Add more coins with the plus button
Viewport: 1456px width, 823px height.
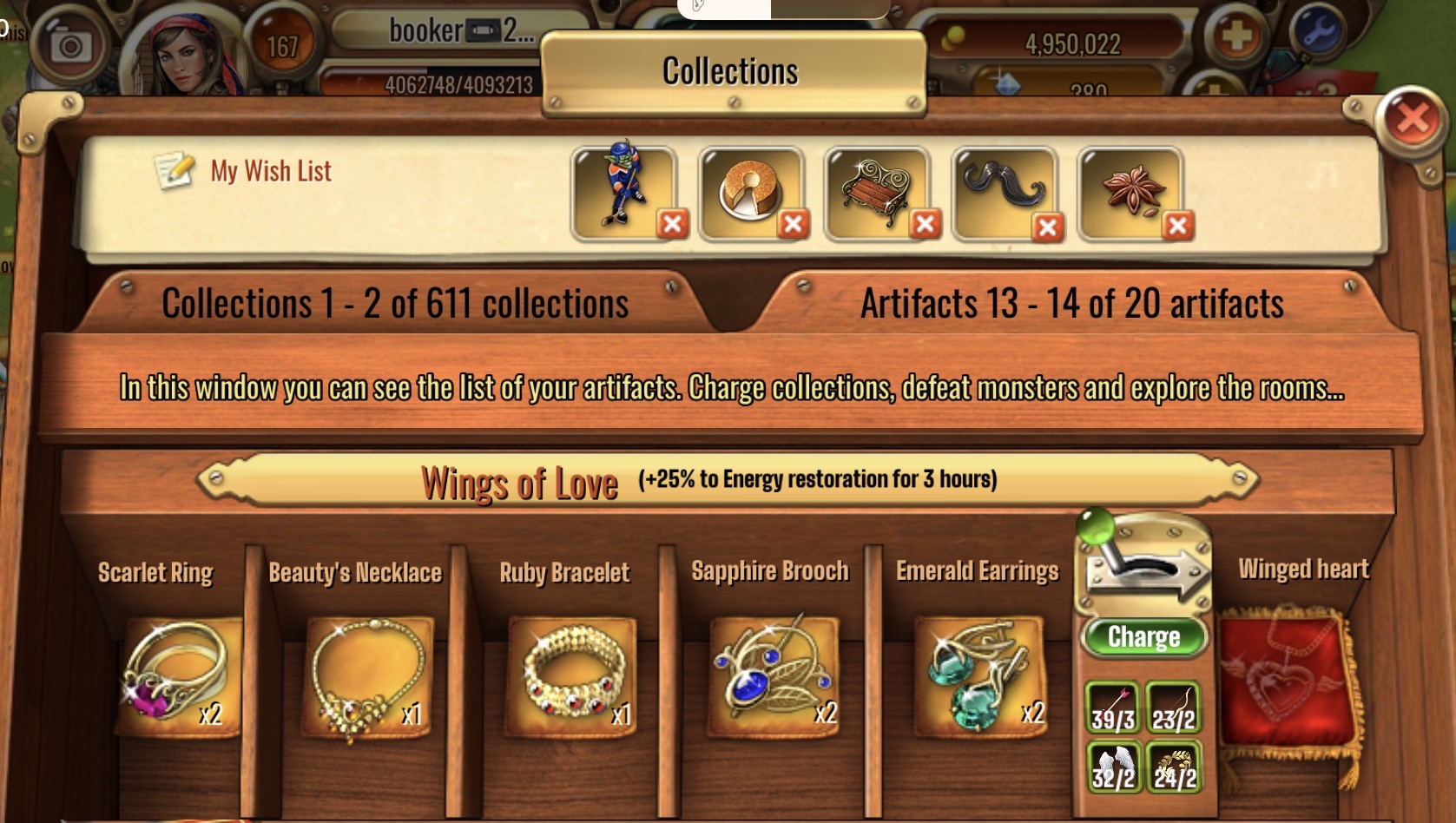1236,36
